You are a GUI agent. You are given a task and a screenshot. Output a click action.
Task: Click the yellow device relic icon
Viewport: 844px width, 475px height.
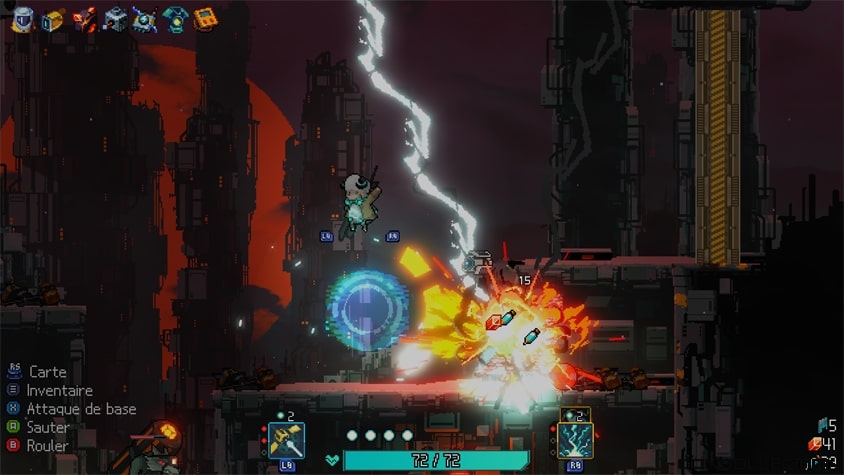pos(52,19)
